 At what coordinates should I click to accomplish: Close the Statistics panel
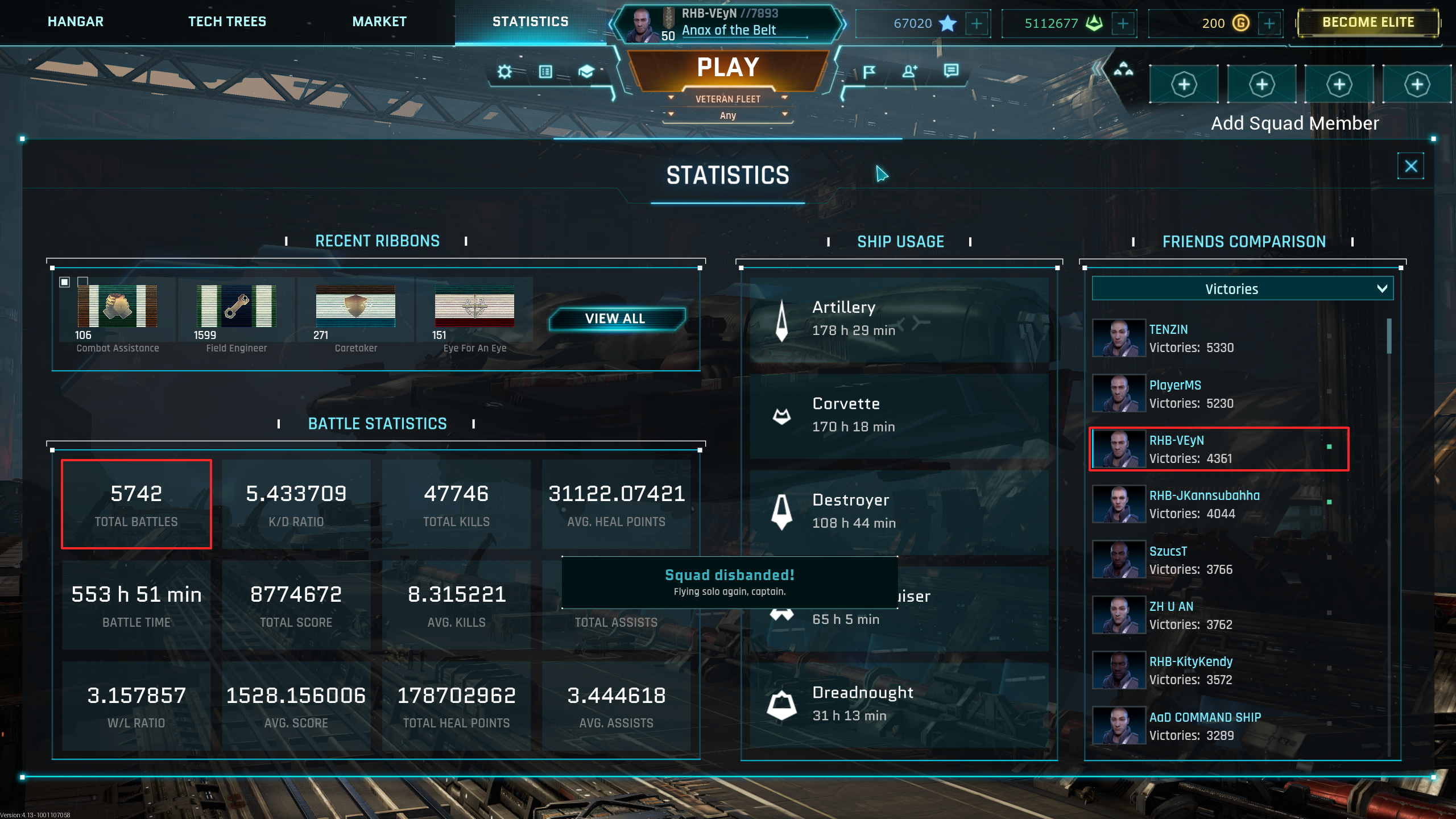tap(1410, 166)
